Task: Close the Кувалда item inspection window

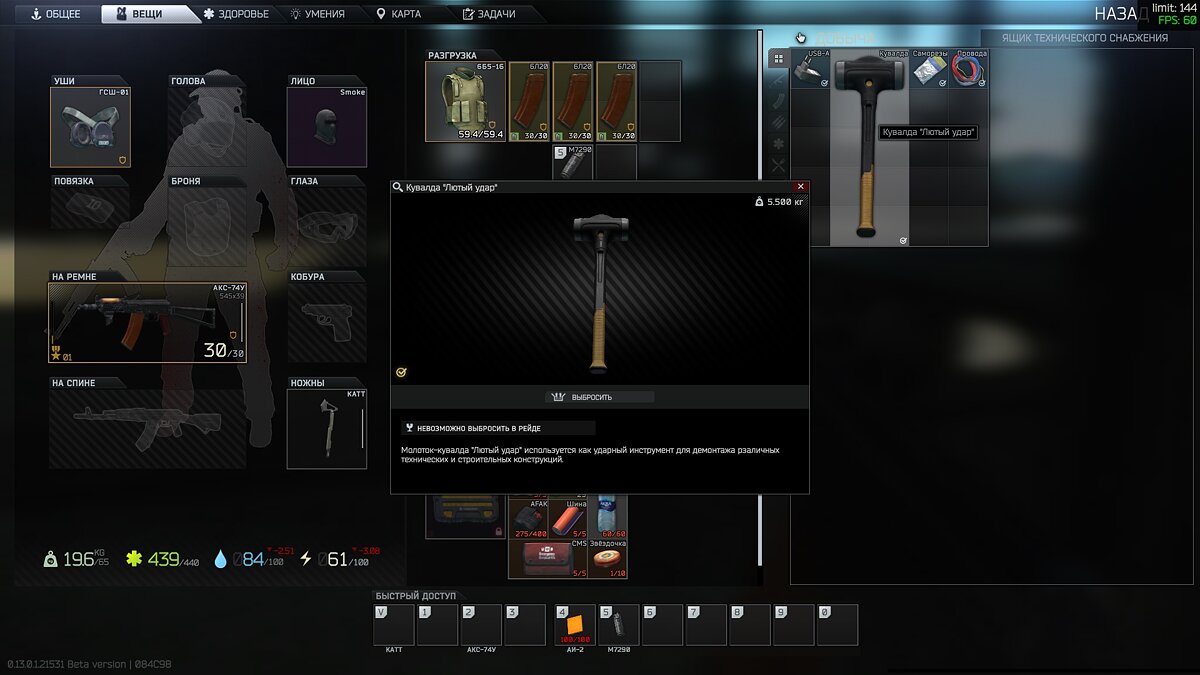Action: click(x=800, y=187)
